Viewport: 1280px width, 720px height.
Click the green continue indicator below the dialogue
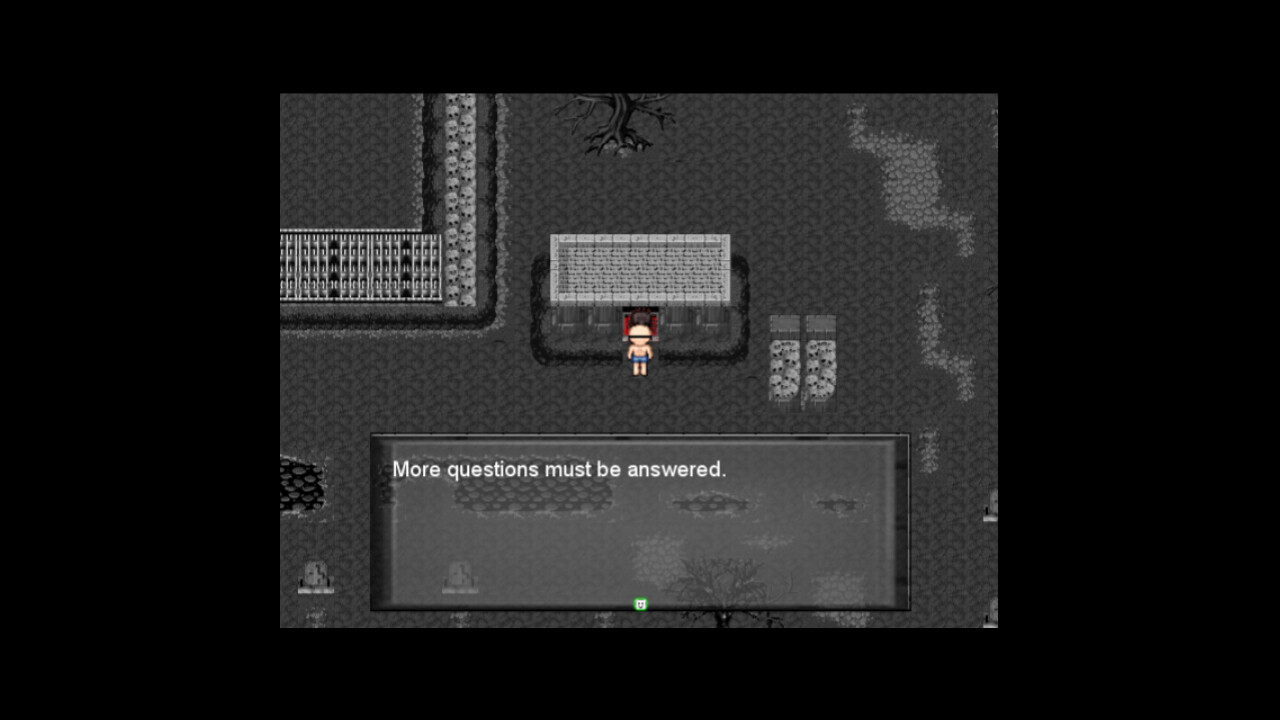point(639,604)
